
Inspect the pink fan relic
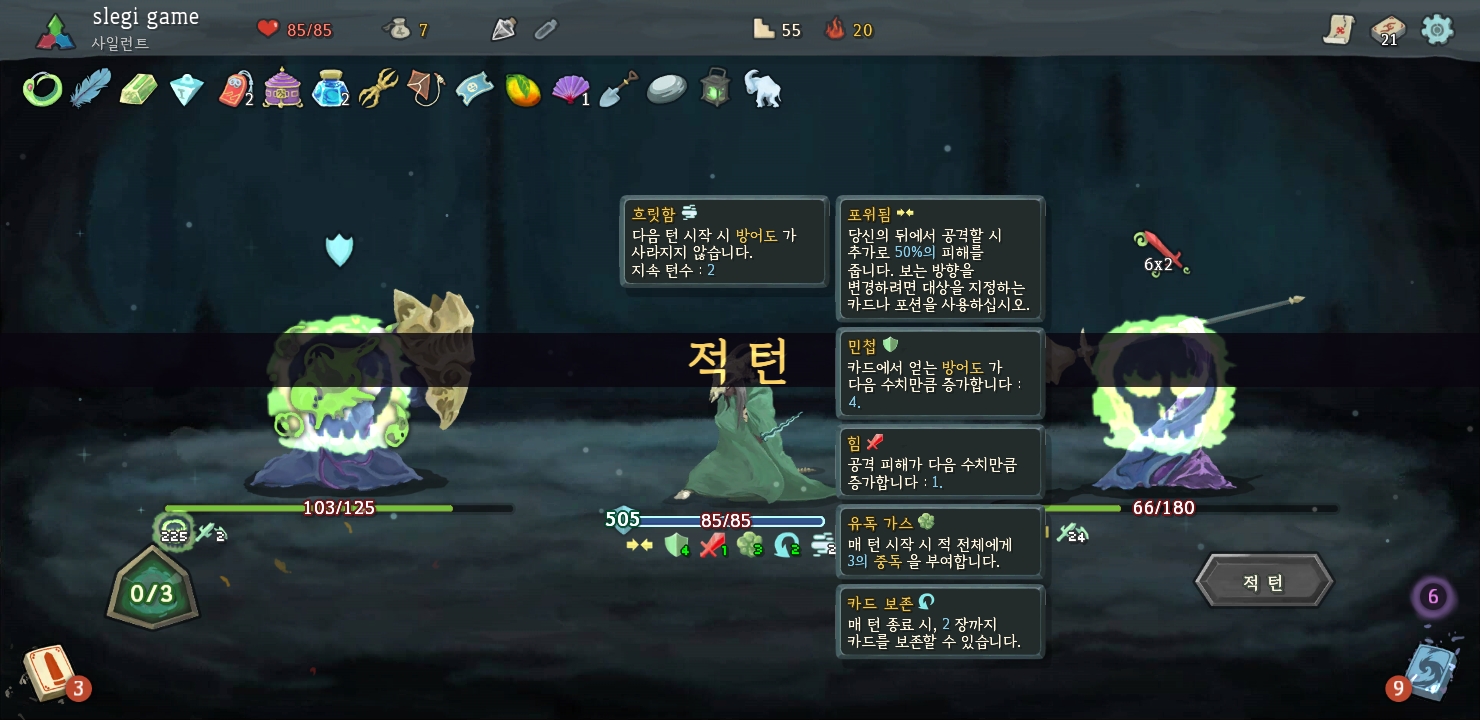(570, 90)
